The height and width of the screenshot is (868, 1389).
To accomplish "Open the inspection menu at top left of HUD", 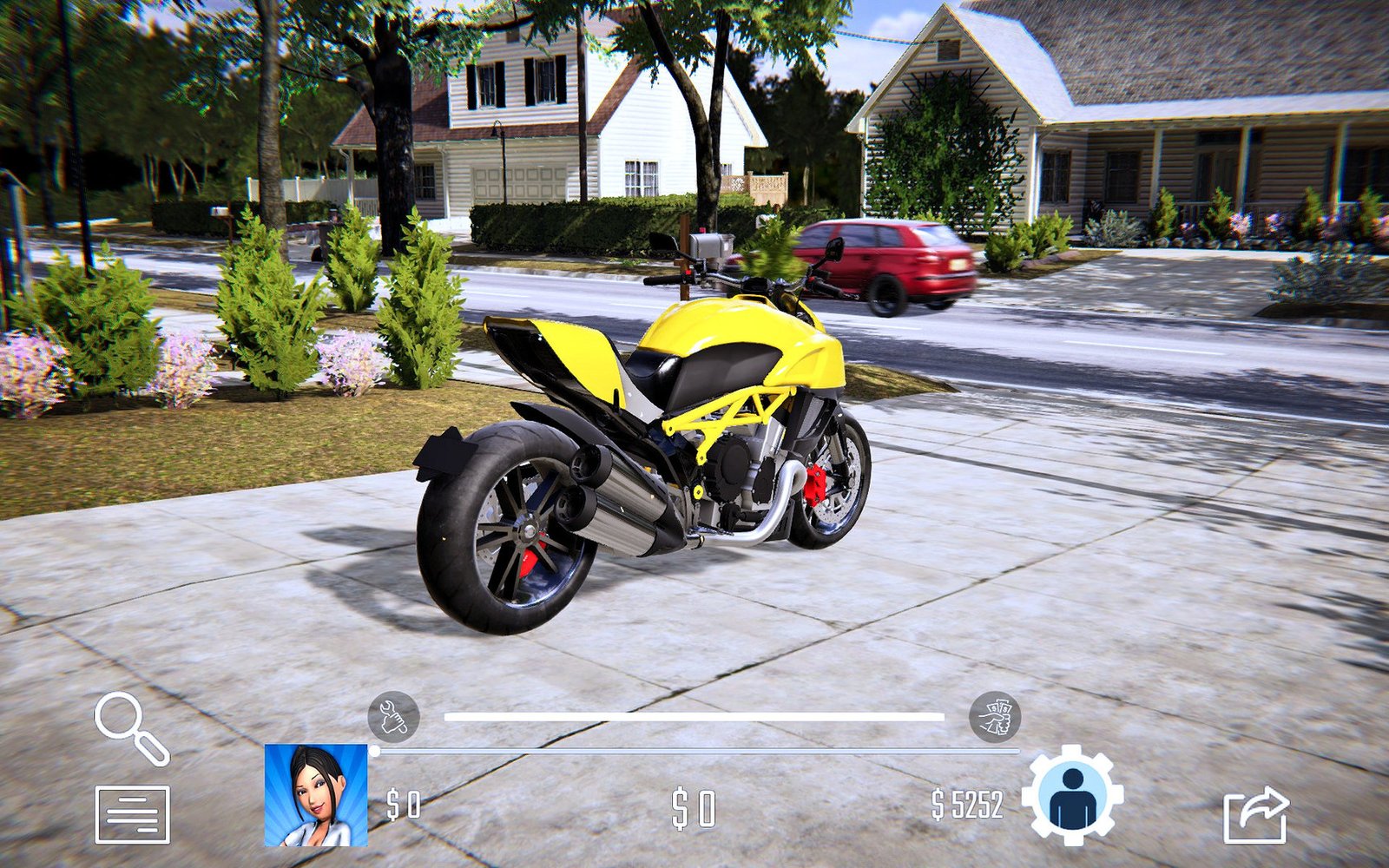I will coord(132,729).
